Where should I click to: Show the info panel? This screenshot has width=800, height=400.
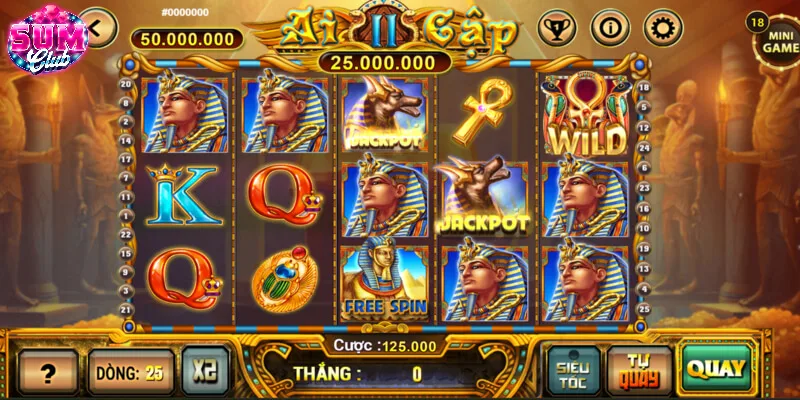pos(609,27)
